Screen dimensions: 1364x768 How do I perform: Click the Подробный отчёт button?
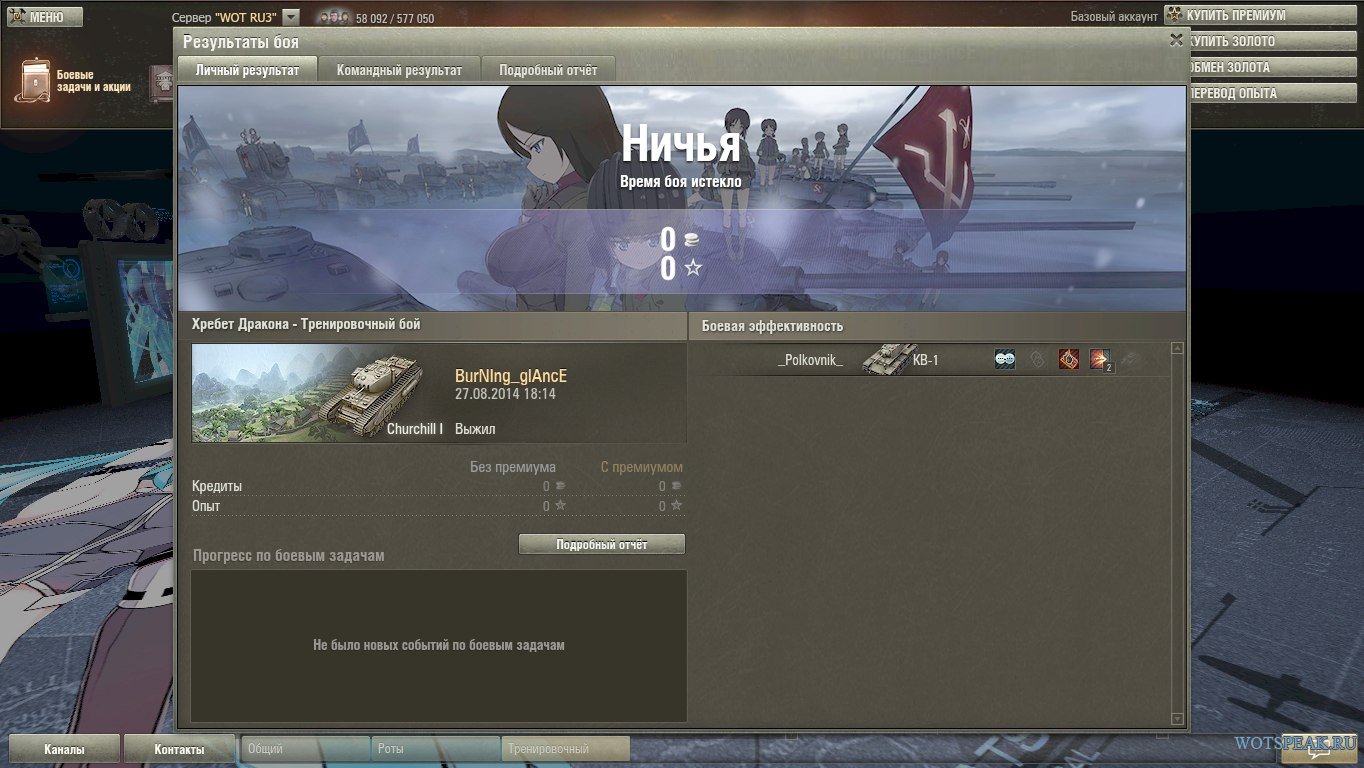[x=601, y=544]
